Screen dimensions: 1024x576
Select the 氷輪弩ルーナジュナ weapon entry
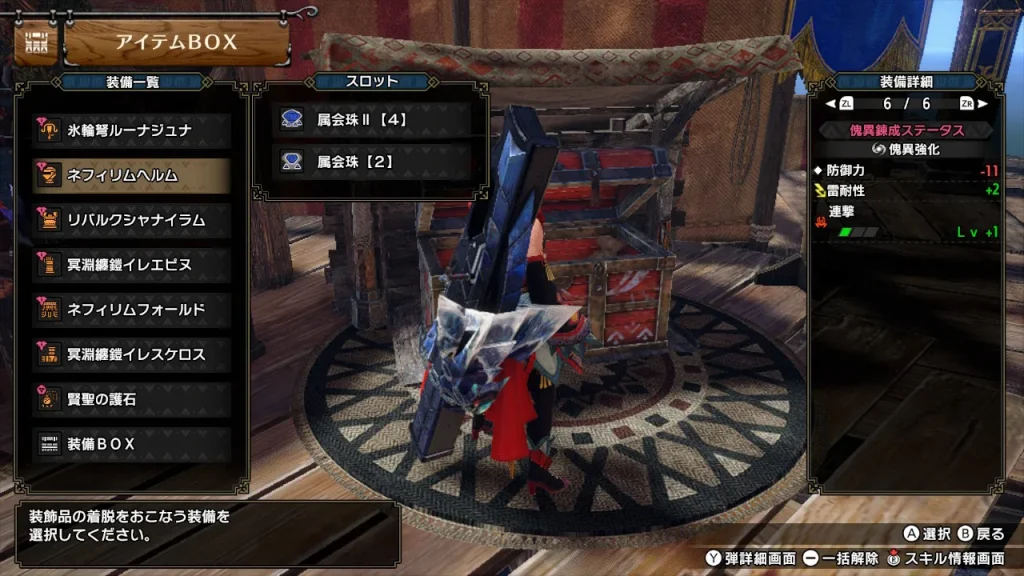(131, 130)
